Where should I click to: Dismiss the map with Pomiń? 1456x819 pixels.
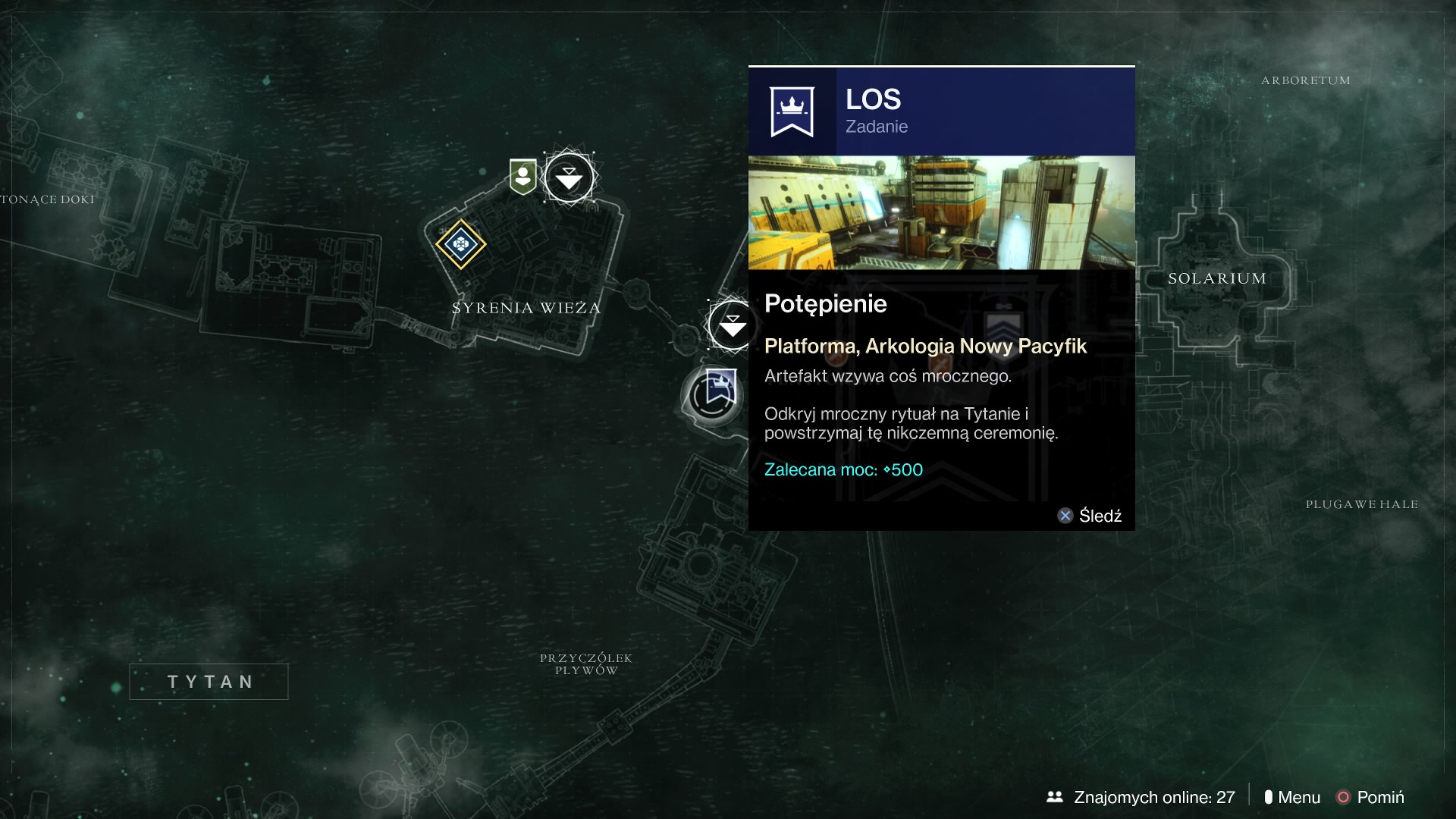(x=1371, y=797)
